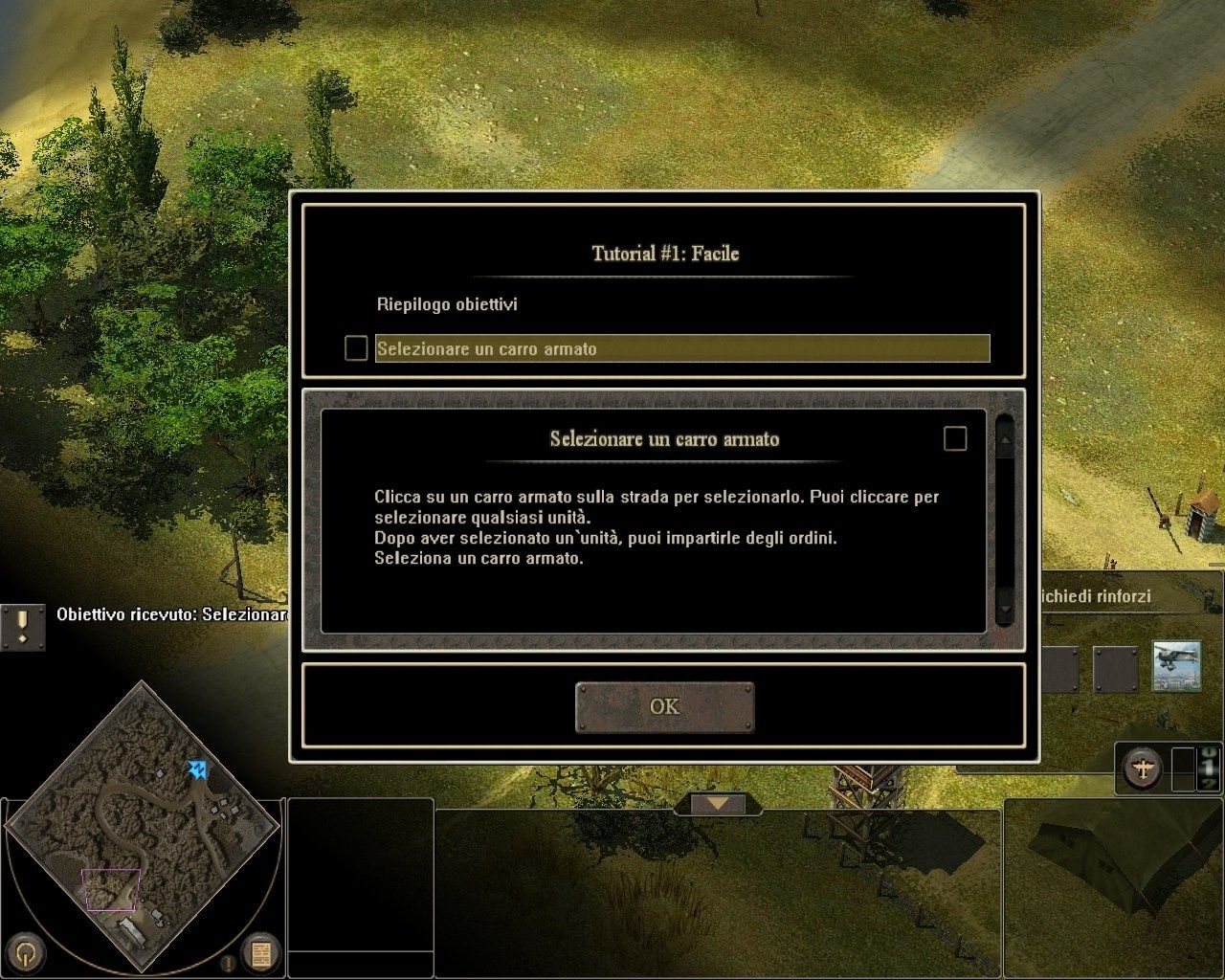Activate the round airplane support button
The height and width of the screenshot is (980, 1225).
[x=1143, y=768]
